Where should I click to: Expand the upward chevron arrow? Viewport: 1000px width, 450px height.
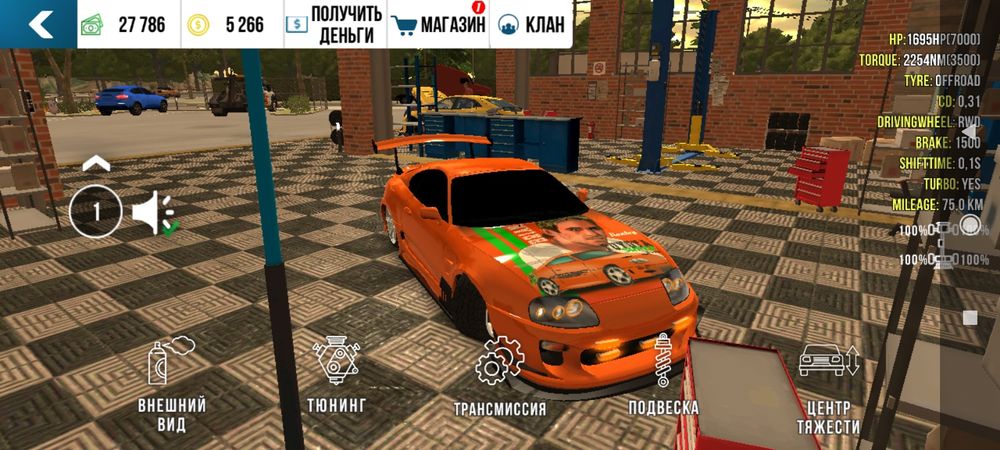(x=96, y=163)
